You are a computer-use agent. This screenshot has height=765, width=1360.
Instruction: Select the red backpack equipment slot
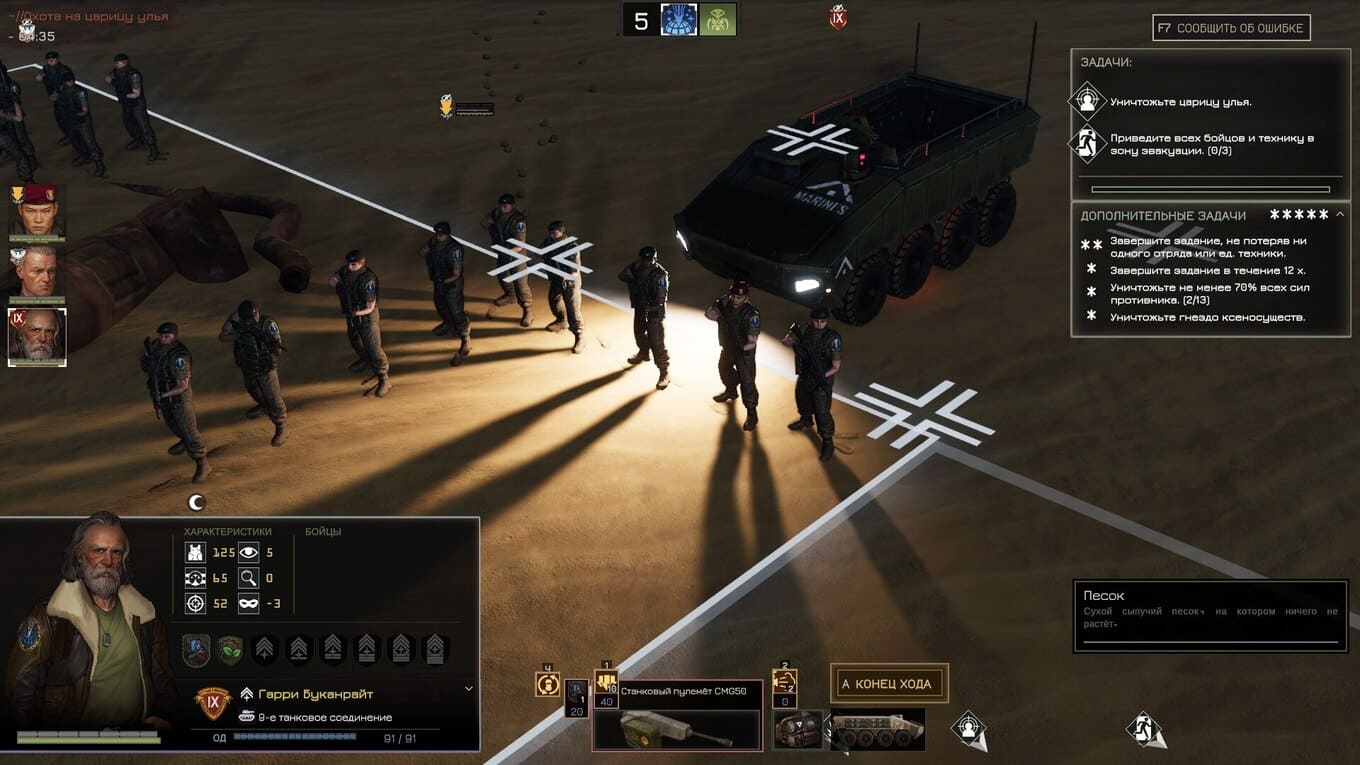pyautogui.click(x=798, y=729)
